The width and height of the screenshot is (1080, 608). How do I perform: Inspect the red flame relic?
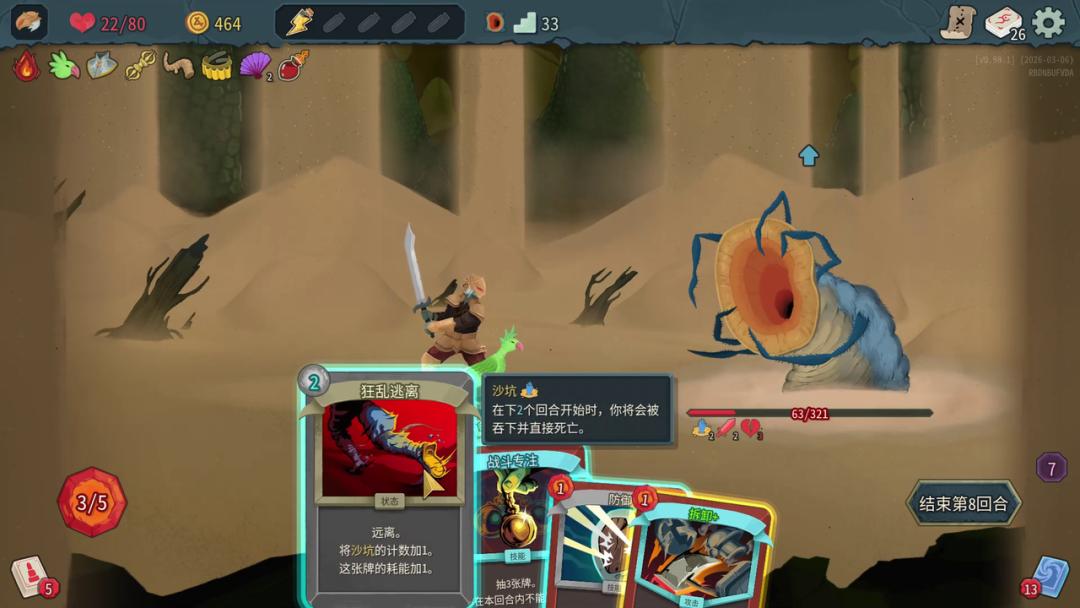[26, 66]
